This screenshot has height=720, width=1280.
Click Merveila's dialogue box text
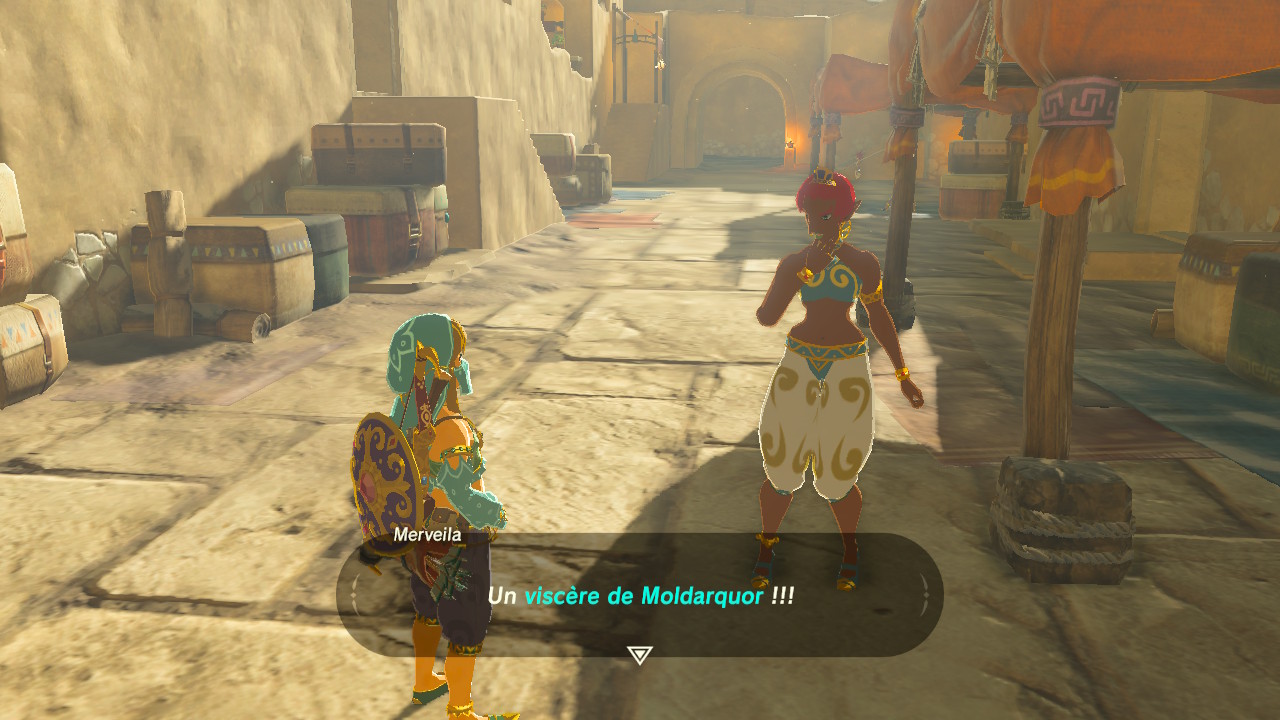640,596
